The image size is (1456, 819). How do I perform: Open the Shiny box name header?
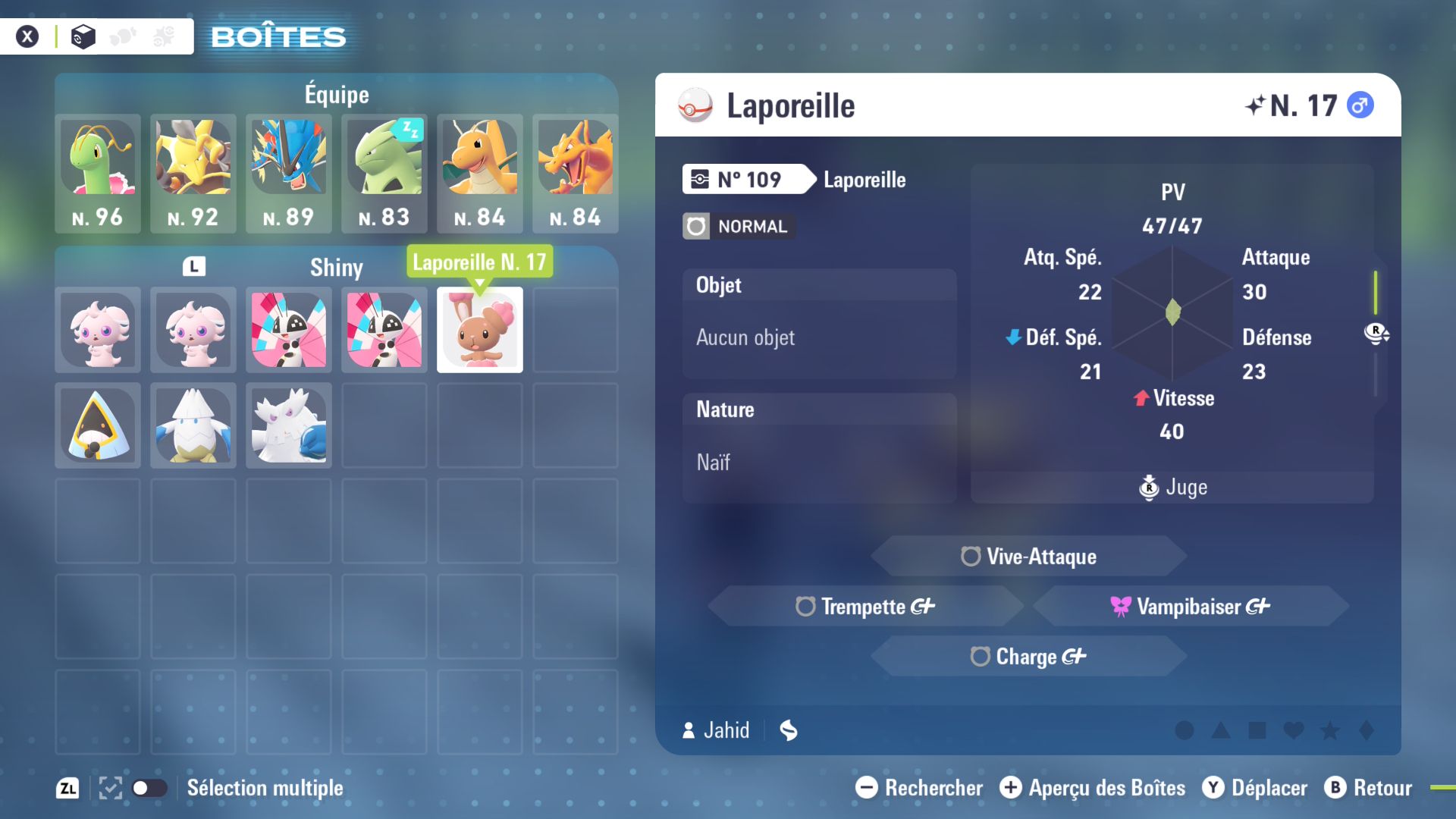click(x=336, y=267)
